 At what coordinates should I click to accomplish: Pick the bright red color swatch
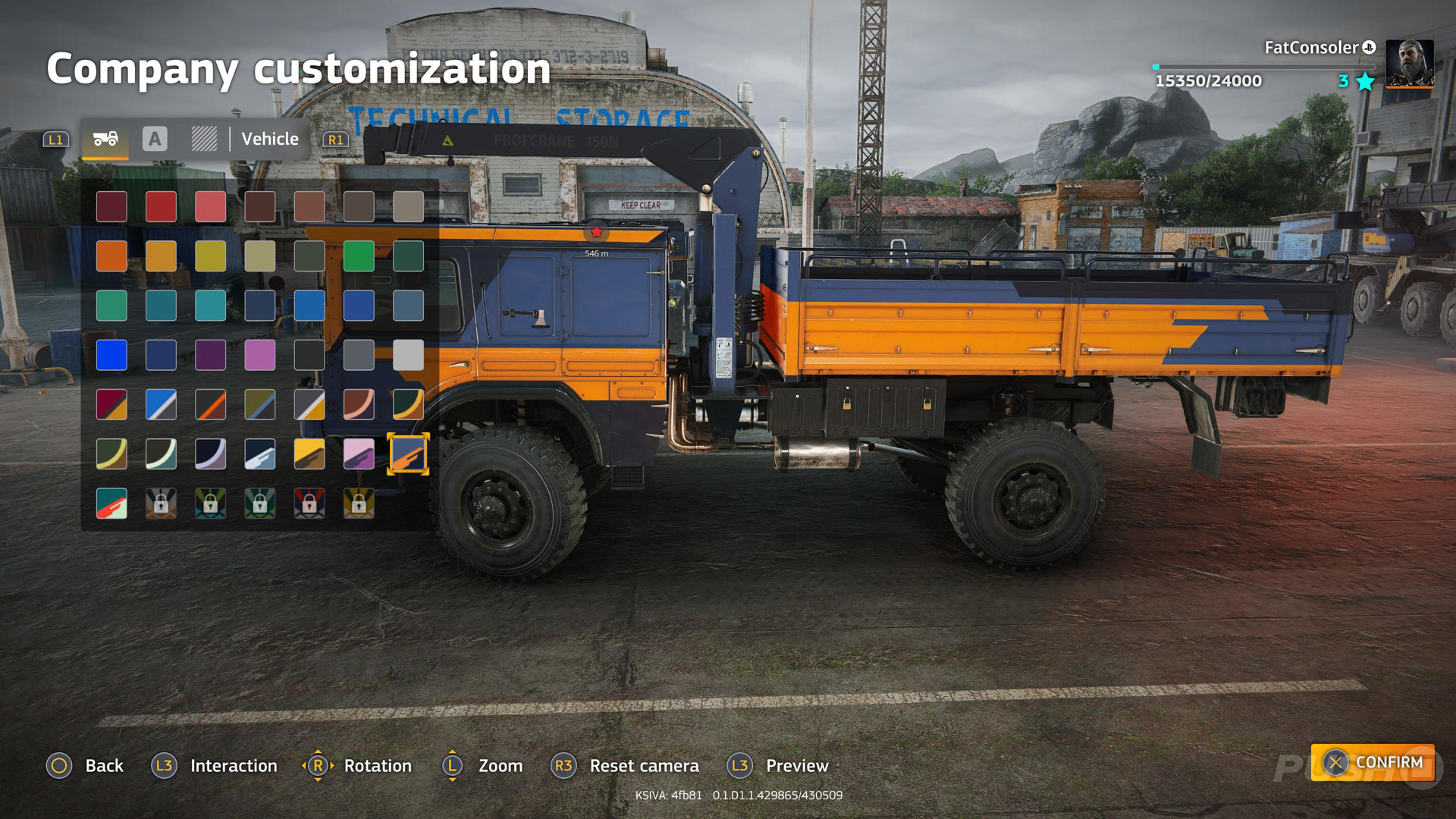[x=161, y=206]
